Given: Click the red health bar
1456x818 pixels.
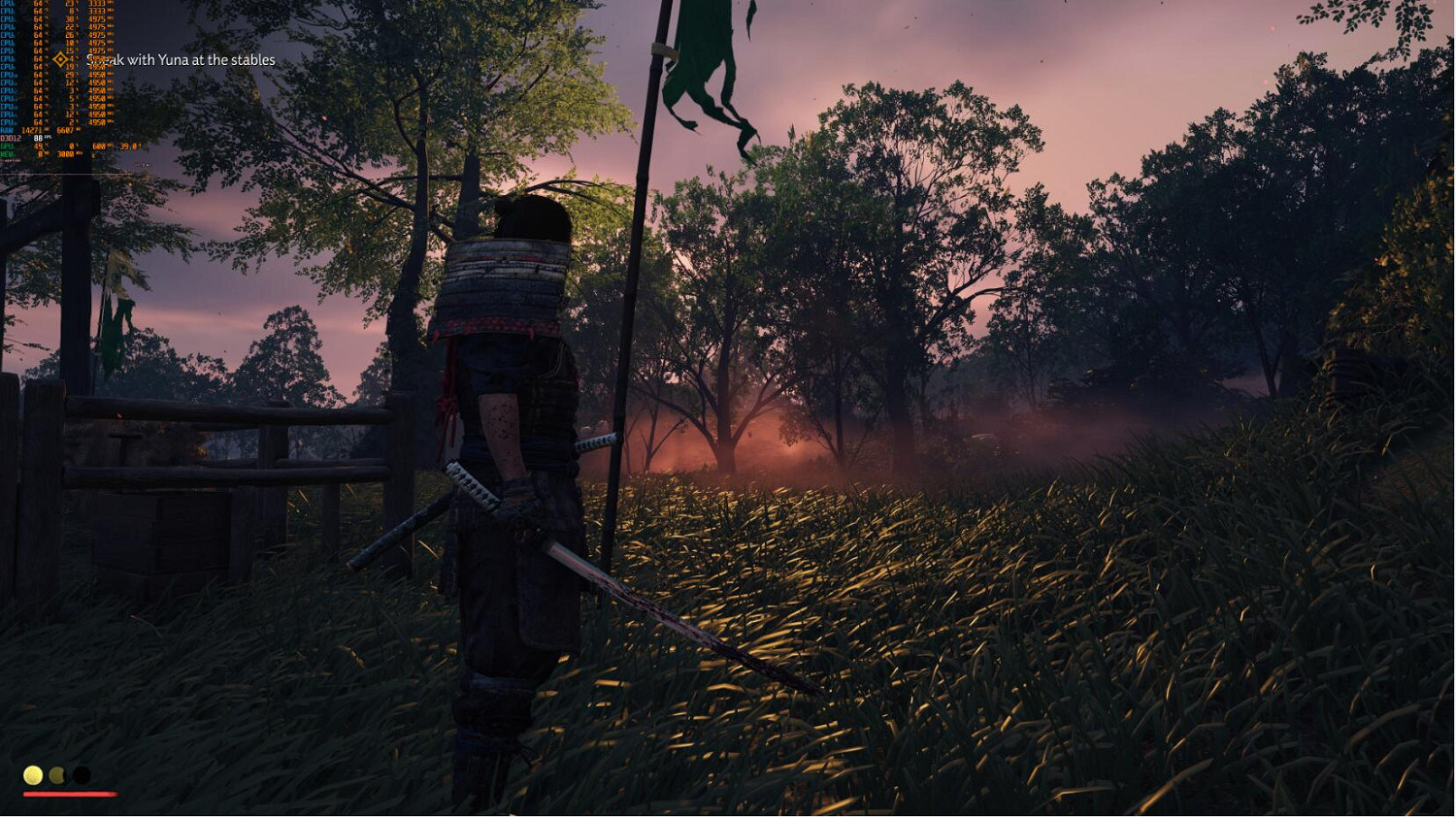Looking at the screenshot, I should pyautogui.click(x=70, y=792).
